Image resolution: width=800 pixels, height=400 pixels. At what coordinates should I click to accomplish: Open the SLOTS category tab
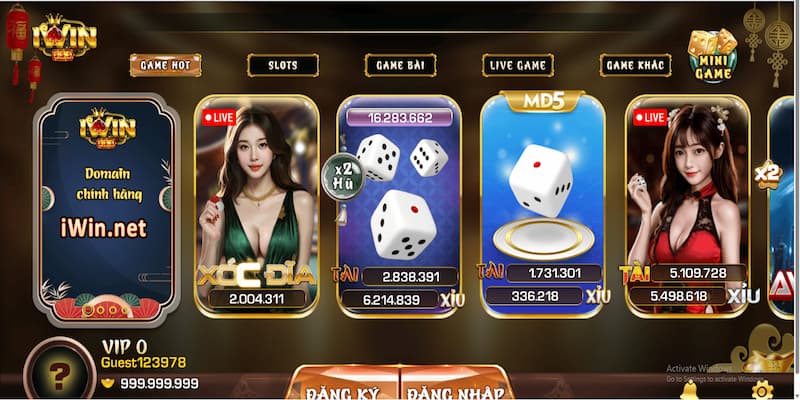click(x=283, y=65)
